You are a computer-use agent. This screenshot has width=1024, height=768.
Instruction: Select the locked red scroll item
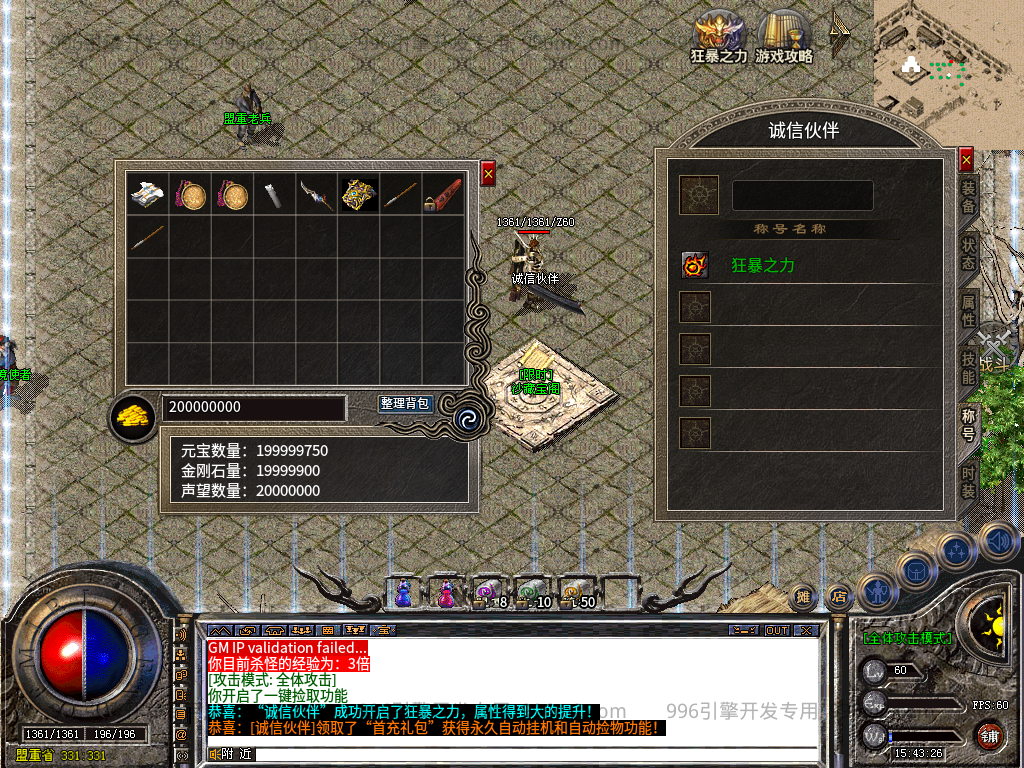pyautogui.click(x=443, y=194)
